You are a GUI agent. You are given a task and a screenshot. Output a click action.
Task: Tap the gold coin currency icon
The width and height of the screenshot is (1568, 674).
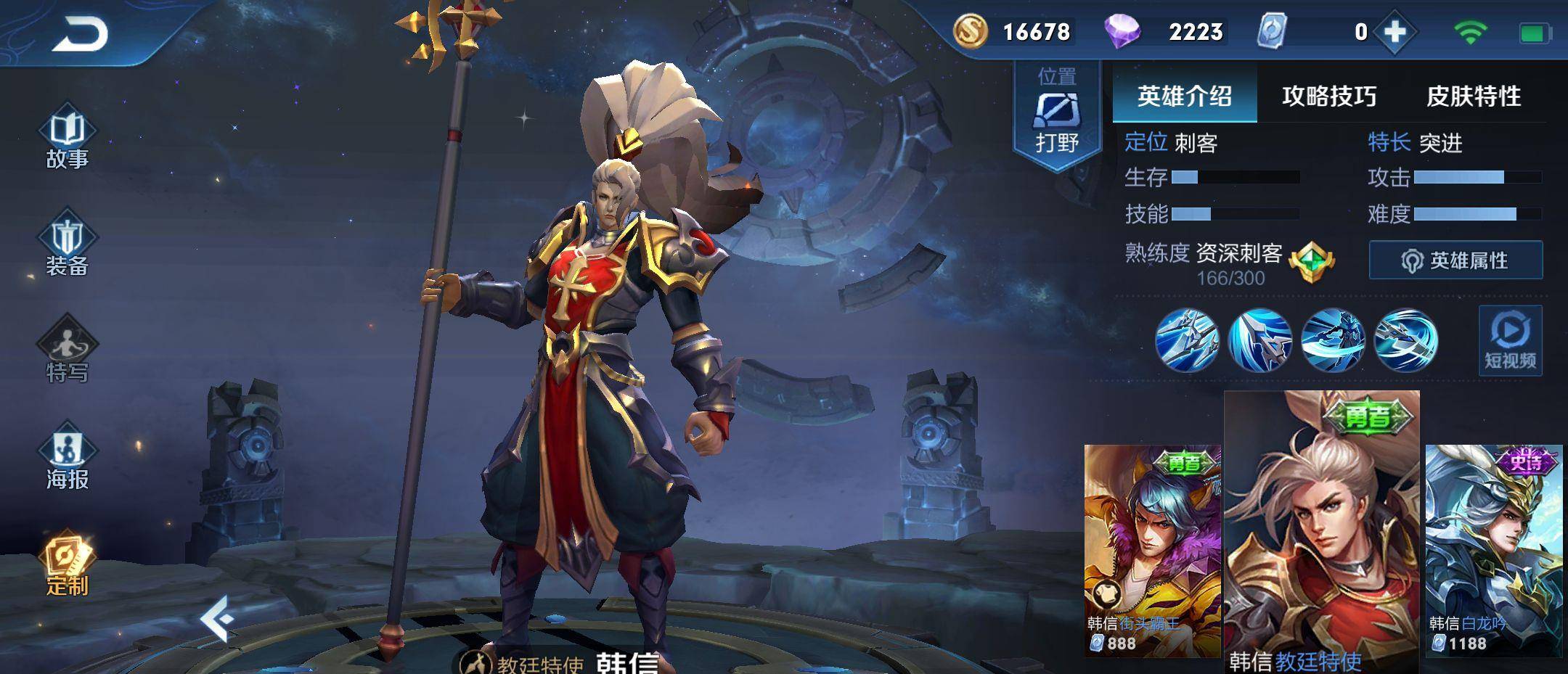[970, 32]
